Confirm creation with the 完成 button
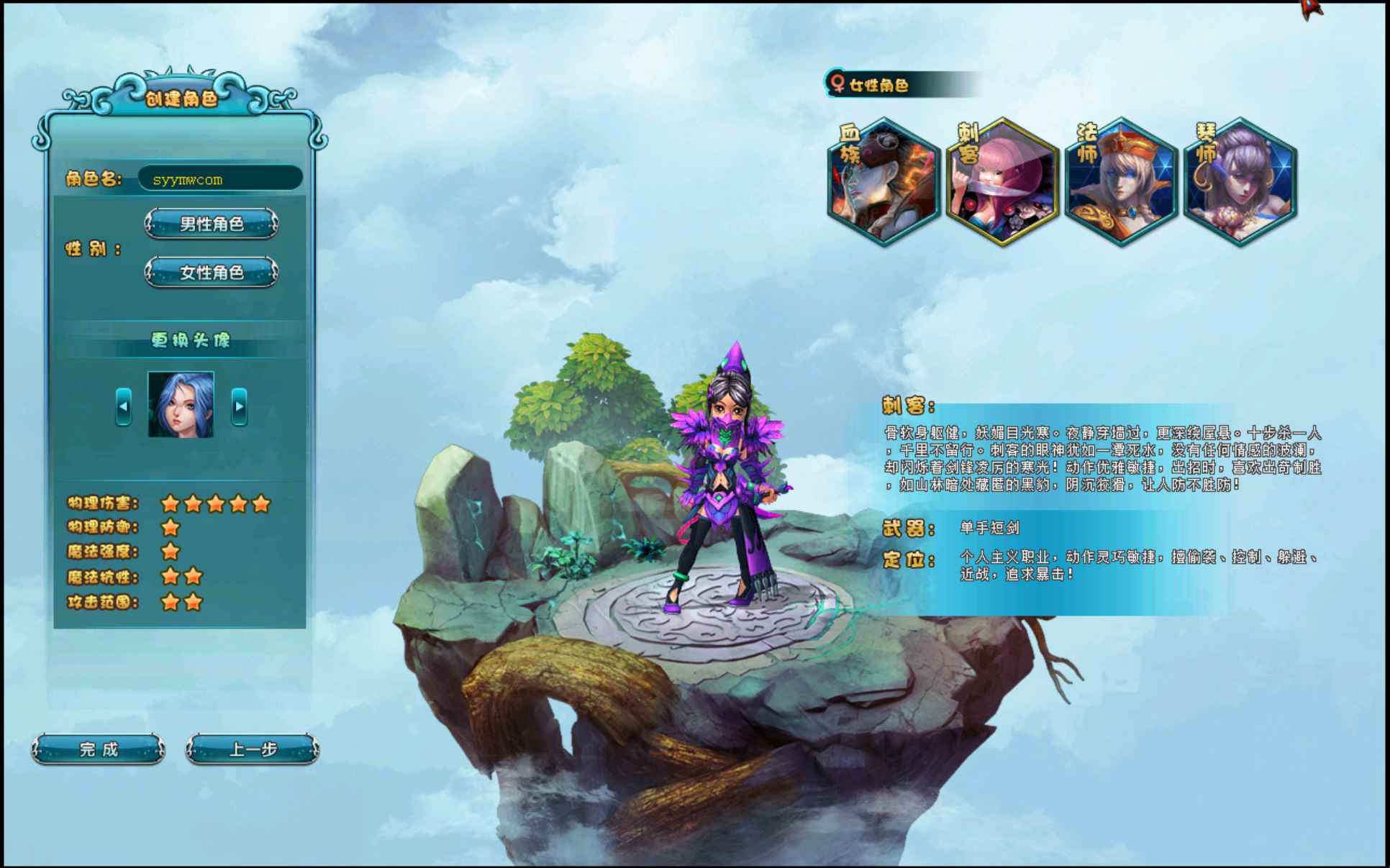This screenshot has height=868, width=1390. [99, 749]
